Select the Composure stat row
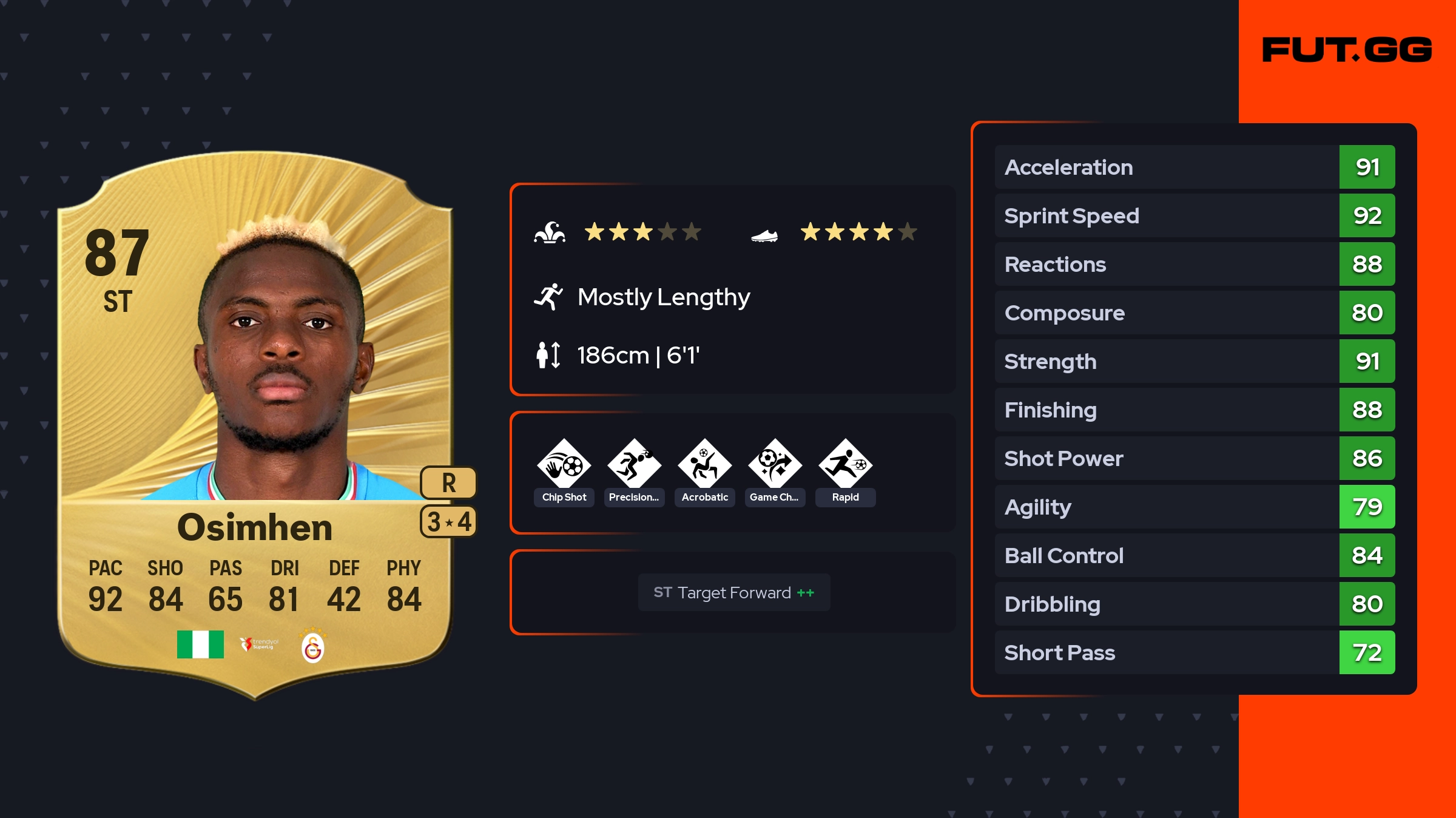Screen dimensions: 1456x818 (1194, 313)
